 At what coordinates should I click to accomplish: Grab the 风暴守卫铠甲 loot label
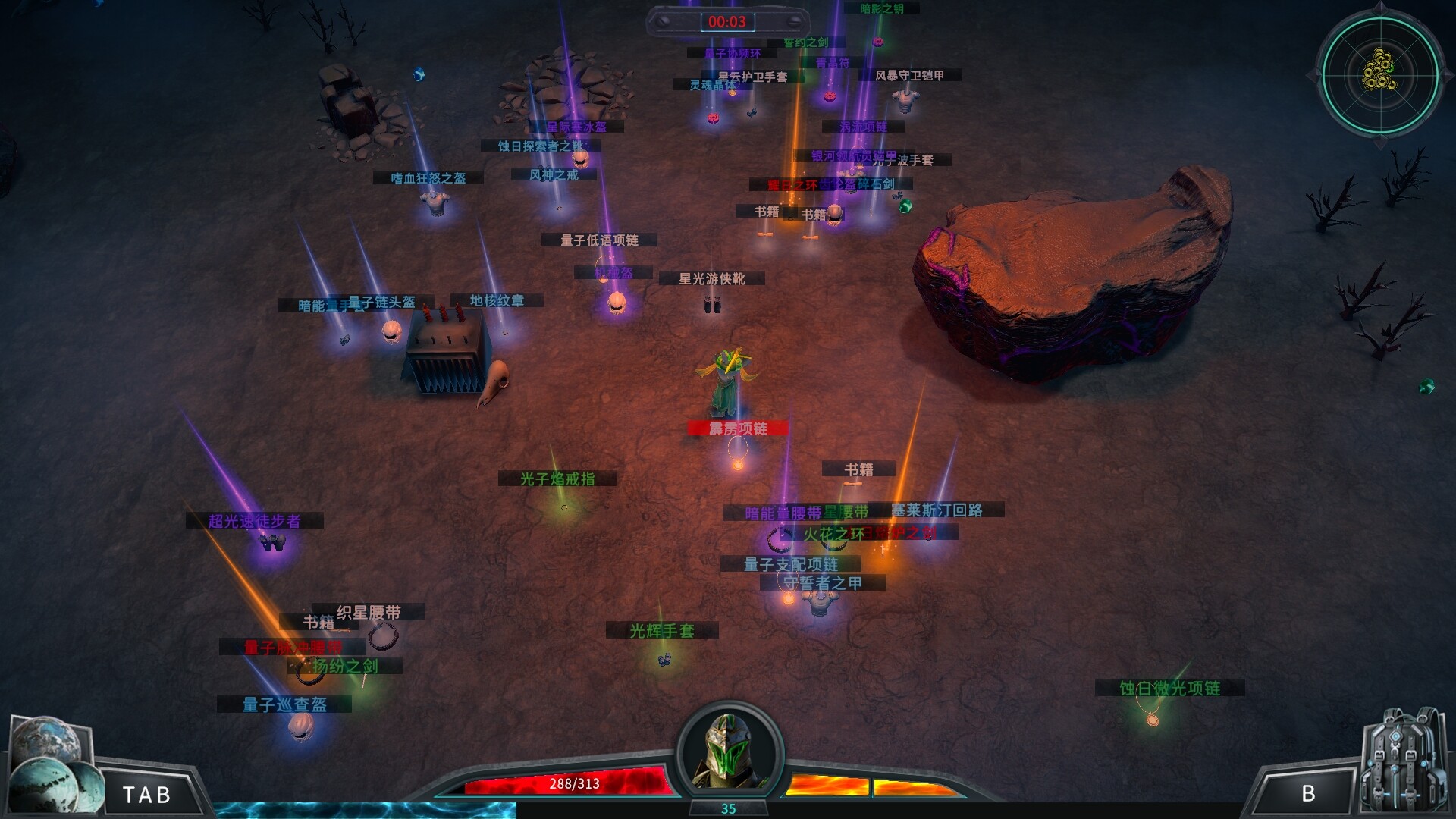click(x=909, y=75)
